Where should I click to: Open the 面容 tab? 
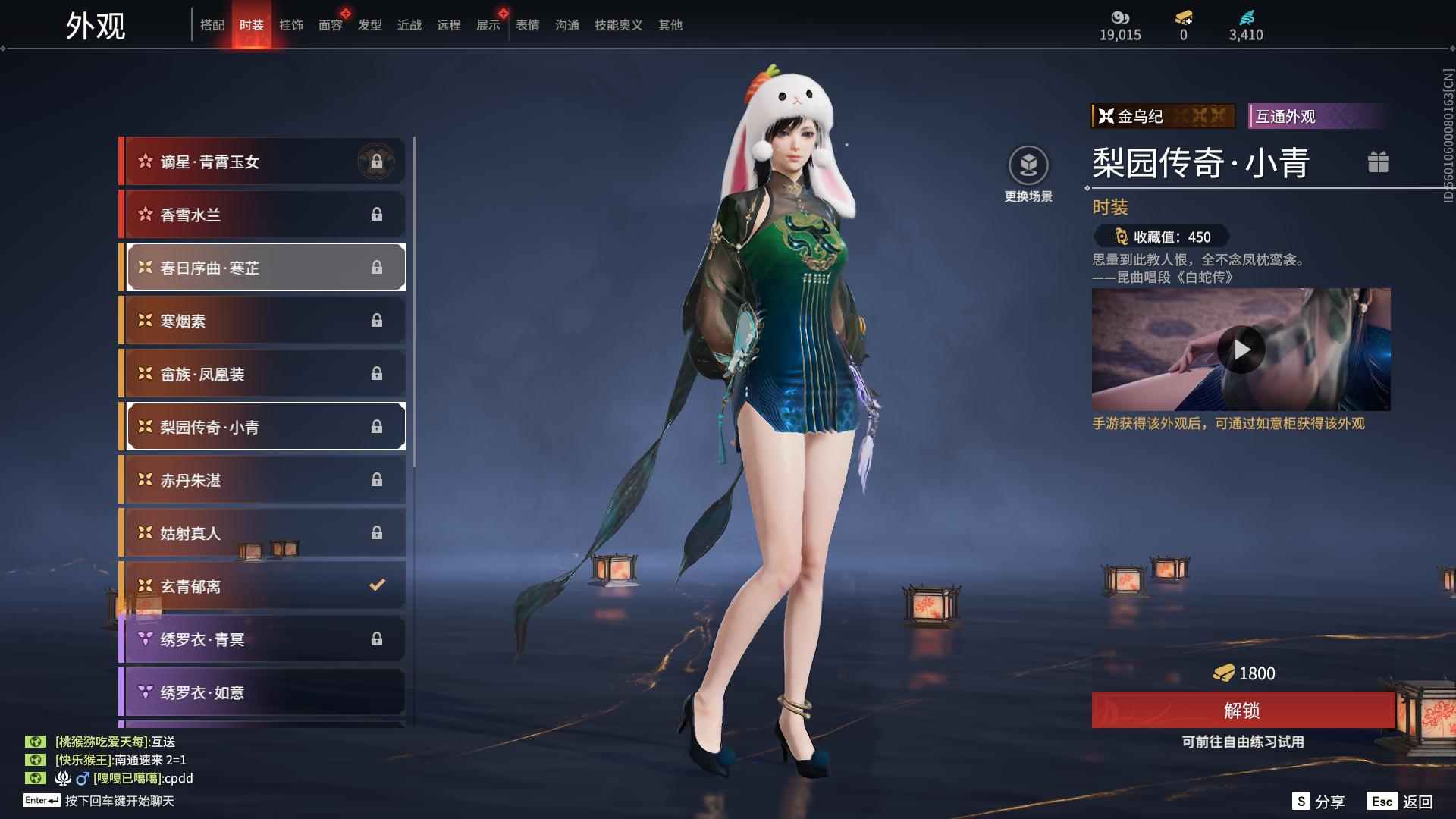[x=330, y=25]
